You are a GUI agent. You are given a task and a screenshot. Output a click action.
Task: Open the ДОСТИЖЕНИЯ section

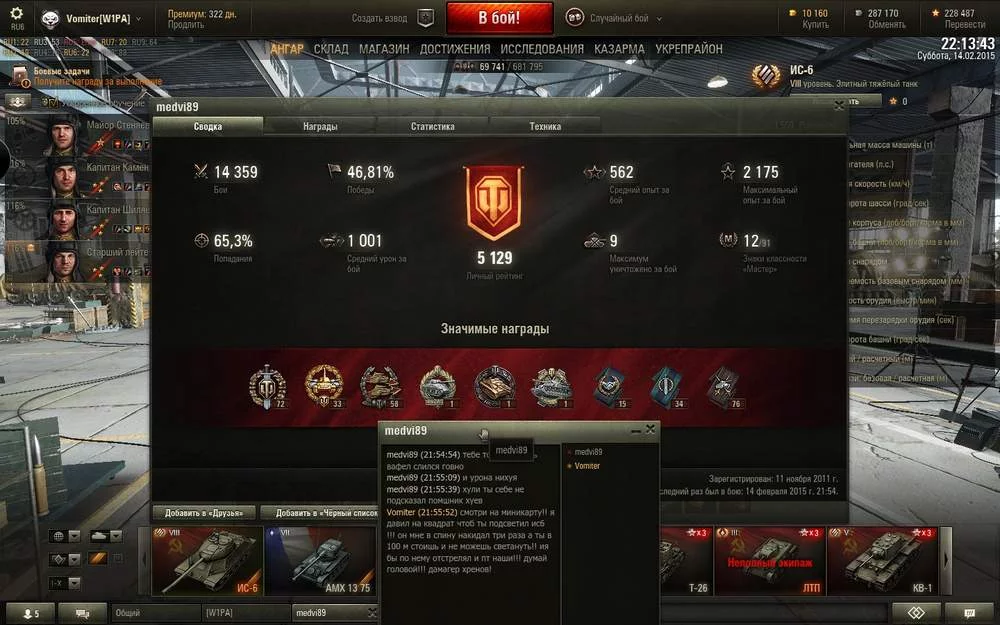(455, 49)
